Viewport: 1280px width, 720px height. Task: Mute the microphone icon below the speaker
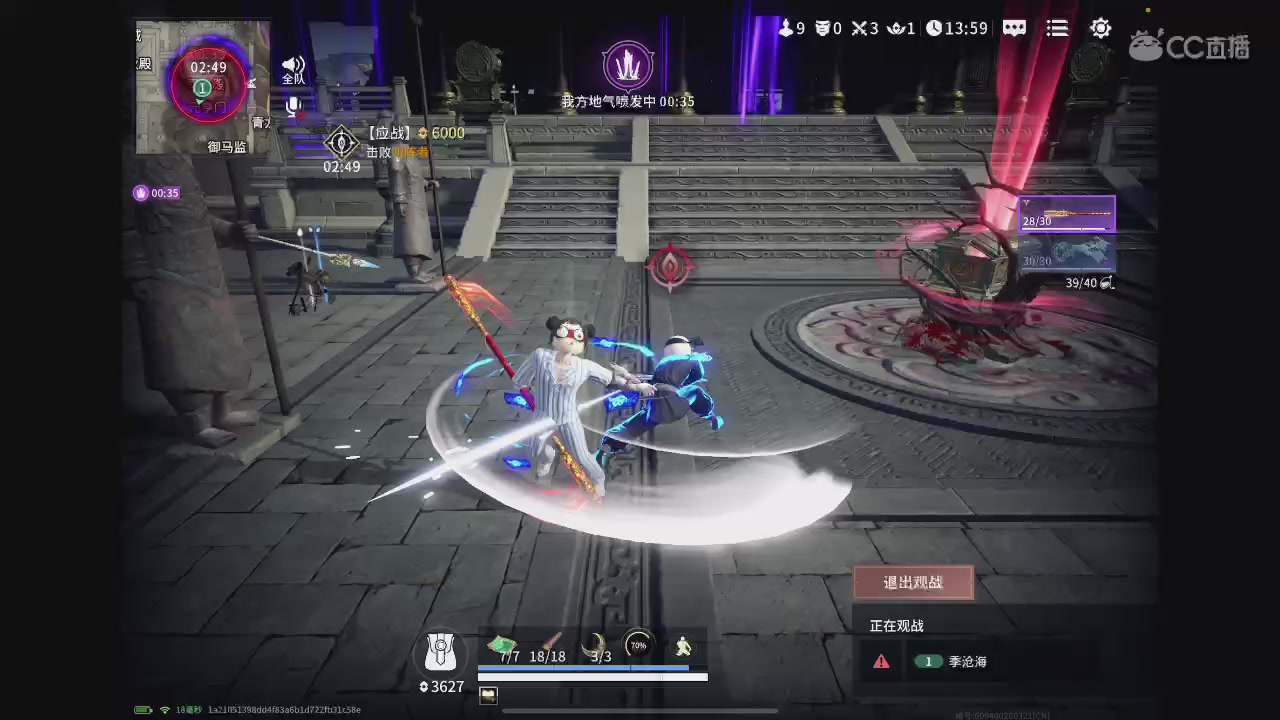pos(292,105)
